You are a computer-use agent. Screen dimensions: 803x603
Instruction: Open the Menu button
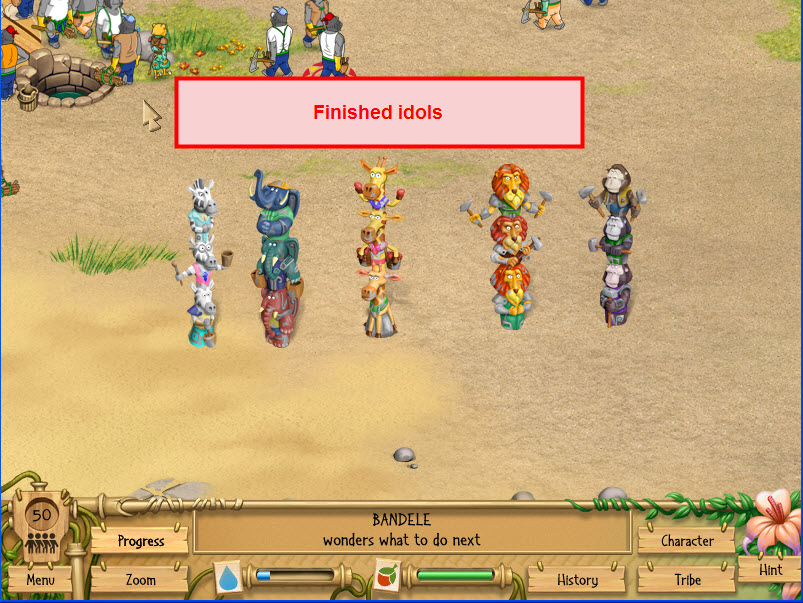click(41, 580)
